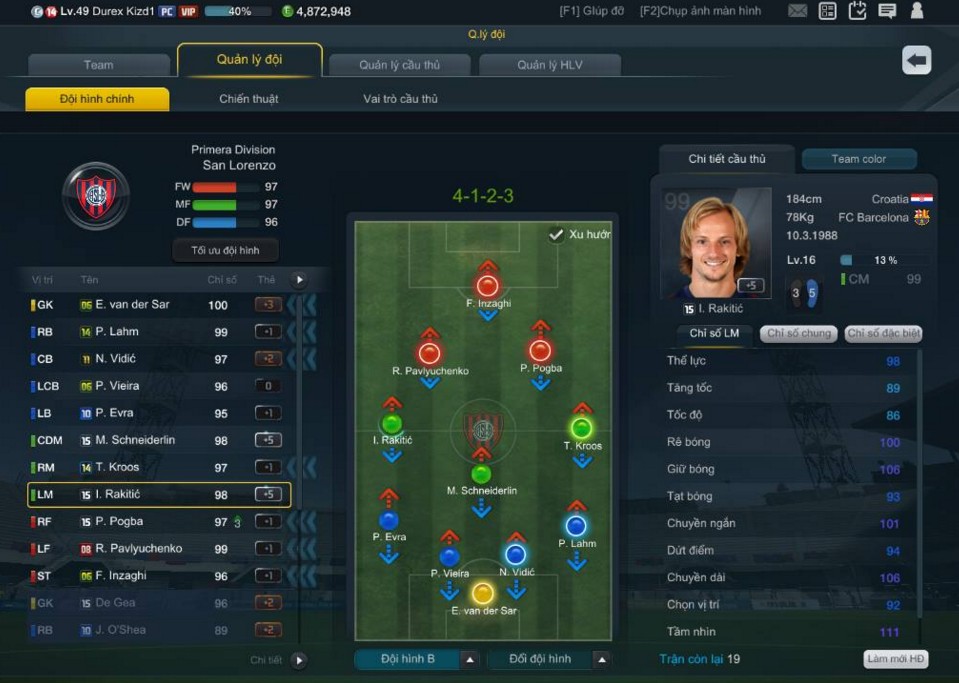The height and width of the screenshot is (683, 959).
Task: Show the Chỉ số chung stats
Action: pos(799,334)
